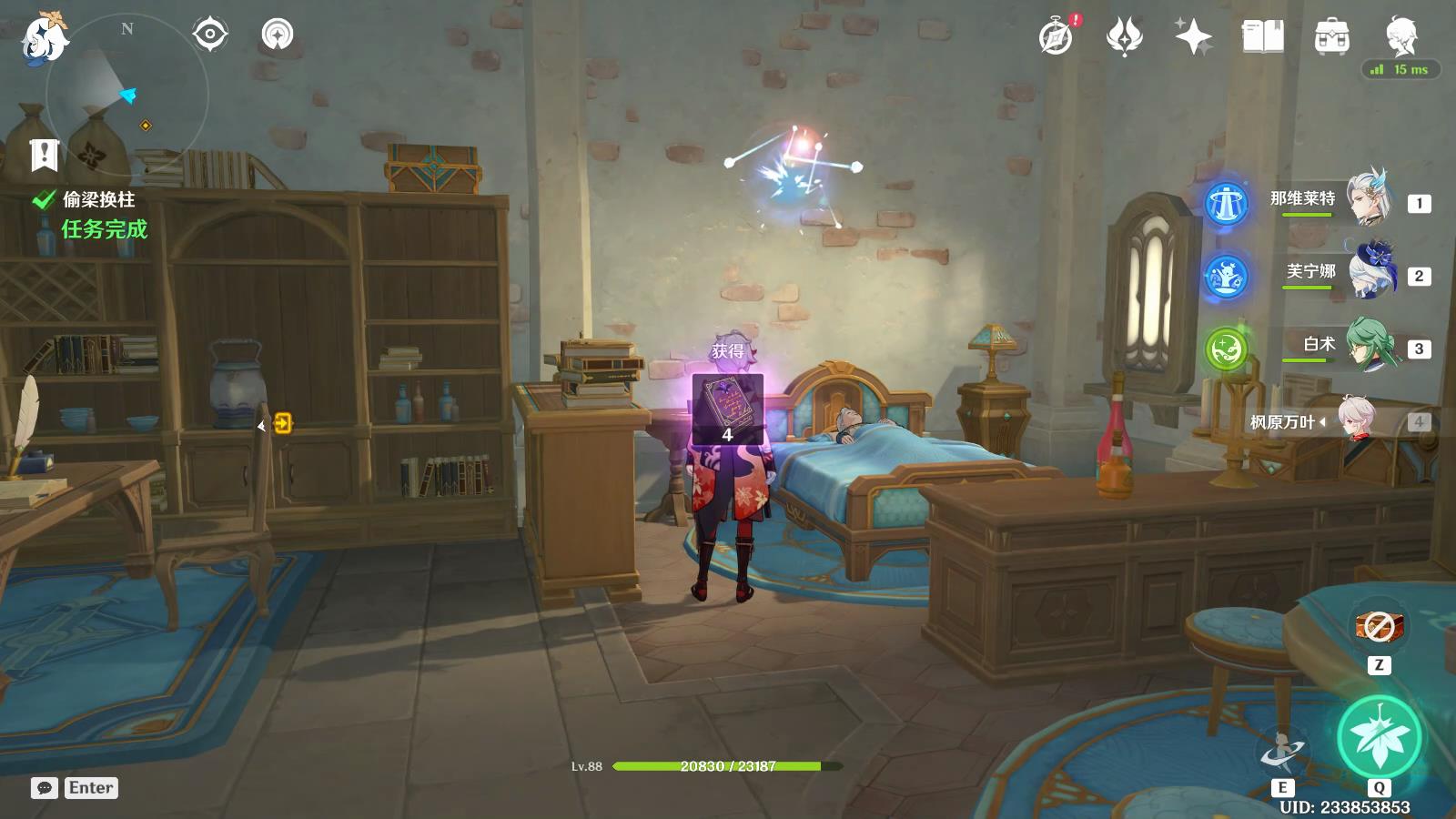Activate the elemental burst maple leaf
Image resolution: width=1456 pixels, height=819 pixels.
pos(1379,737)
